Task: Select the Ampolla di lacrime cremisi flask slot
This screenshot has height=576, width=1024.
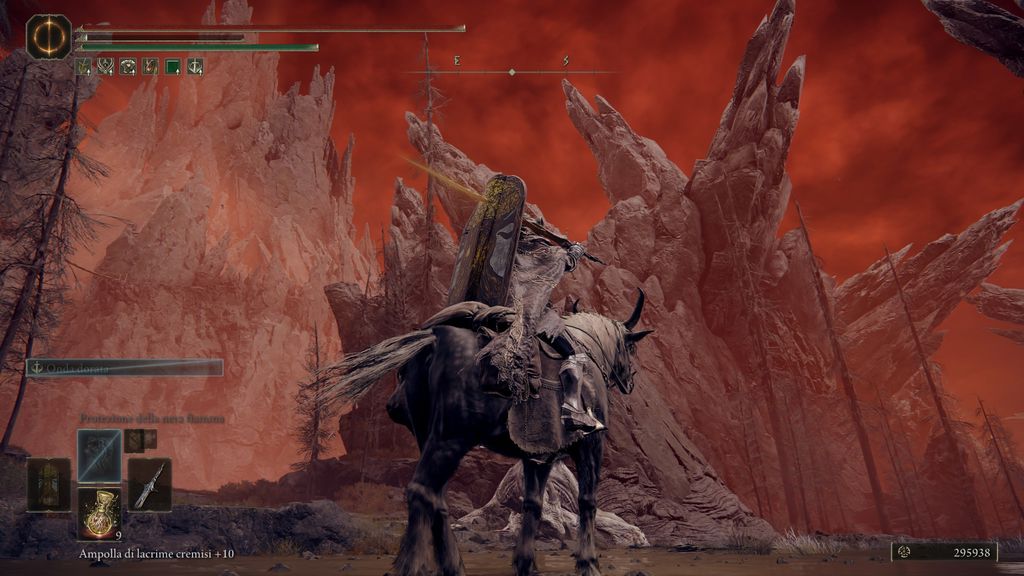Action: (100, 512)
